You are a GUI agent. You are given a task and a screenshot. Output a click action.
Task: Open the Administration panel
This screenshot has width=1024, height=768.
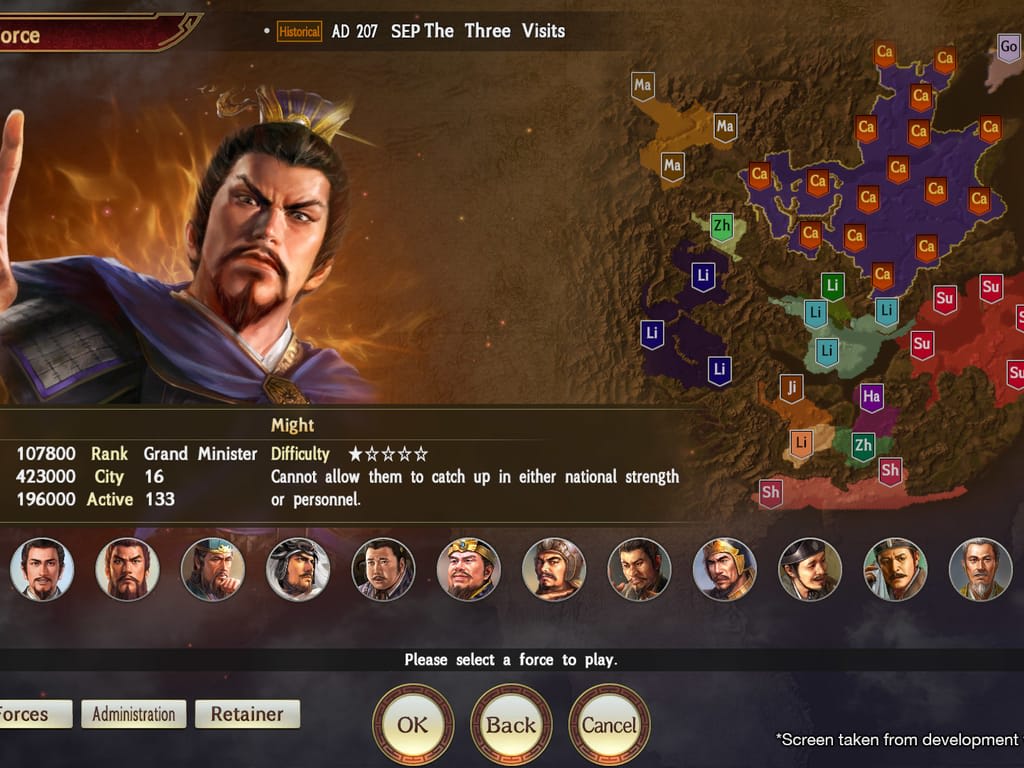[133, 714]
